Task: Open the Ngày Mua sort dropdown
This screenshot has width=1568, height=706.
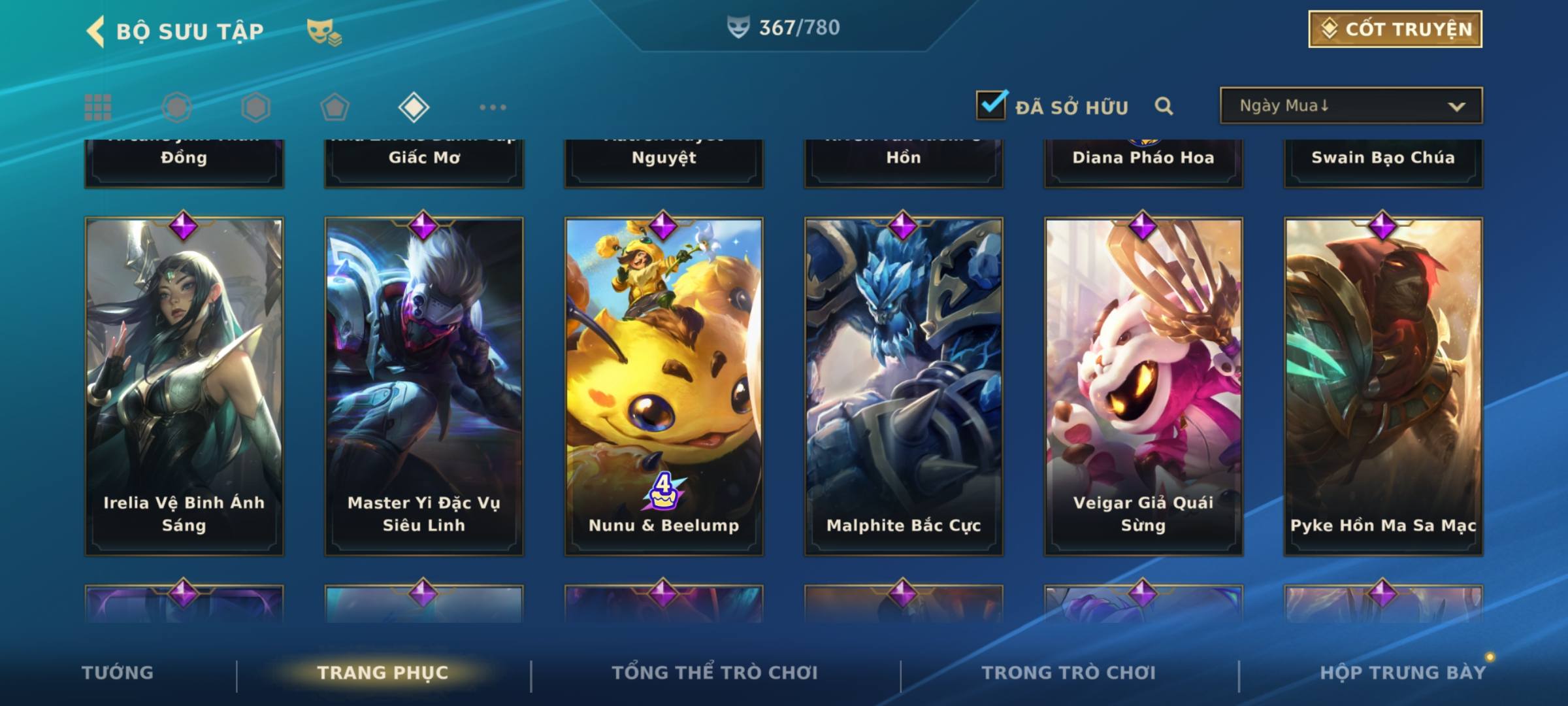Action: pyautogui.click(x=1350, y=106)
